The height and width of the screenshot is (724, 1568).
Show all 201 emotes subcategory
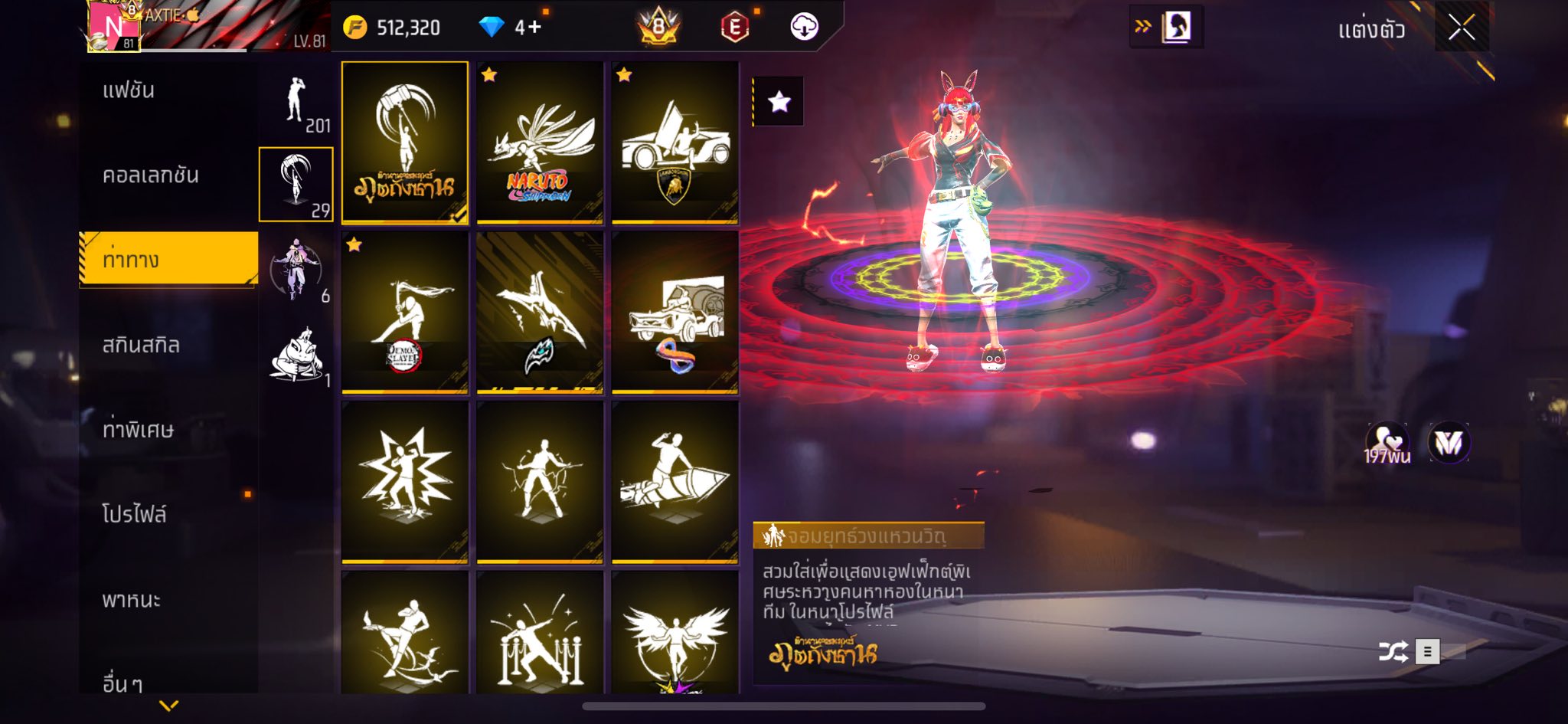point(296,104)
